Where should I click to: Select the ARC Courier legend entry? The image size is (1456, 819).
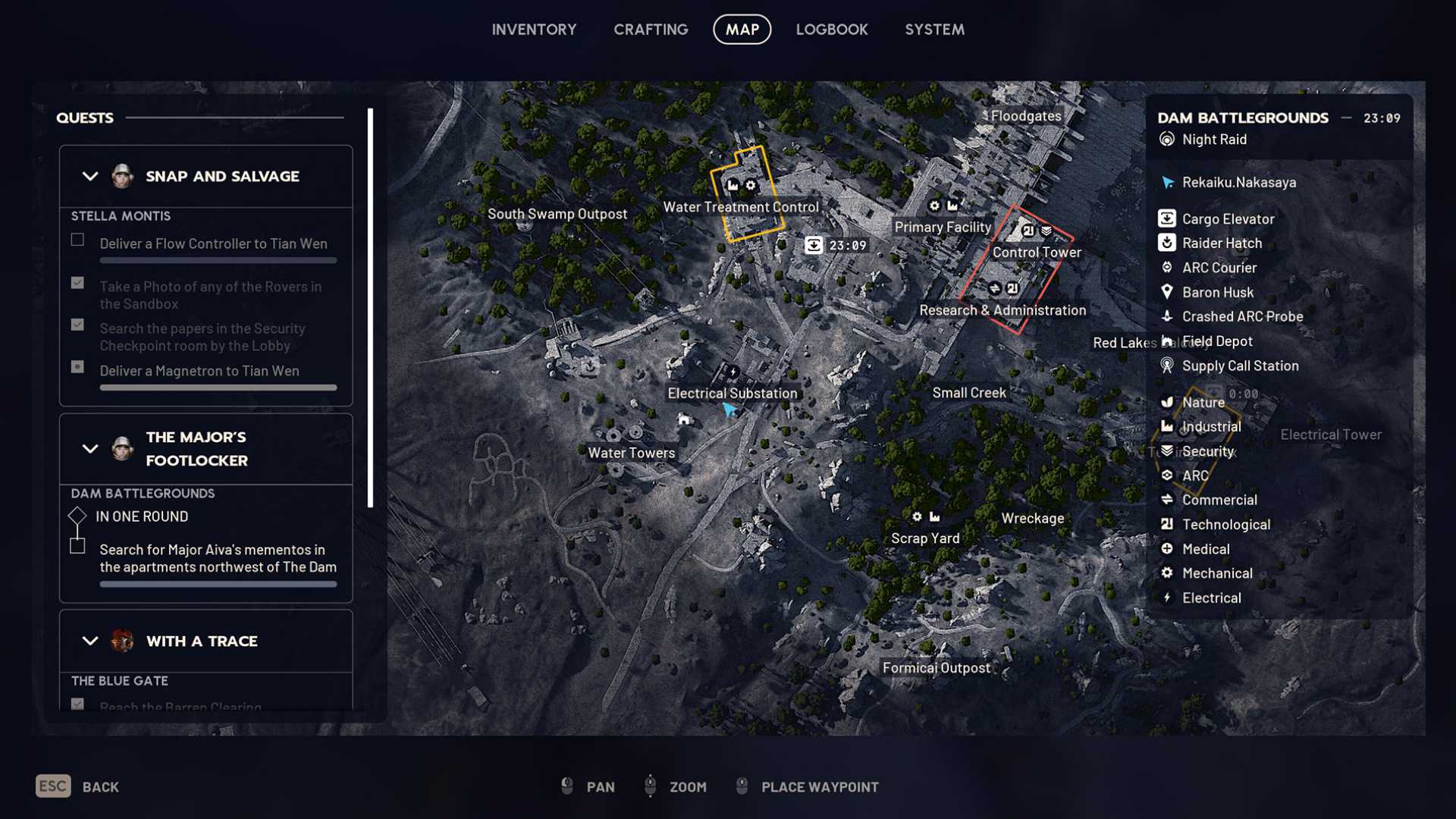(x=1219, y=268)
